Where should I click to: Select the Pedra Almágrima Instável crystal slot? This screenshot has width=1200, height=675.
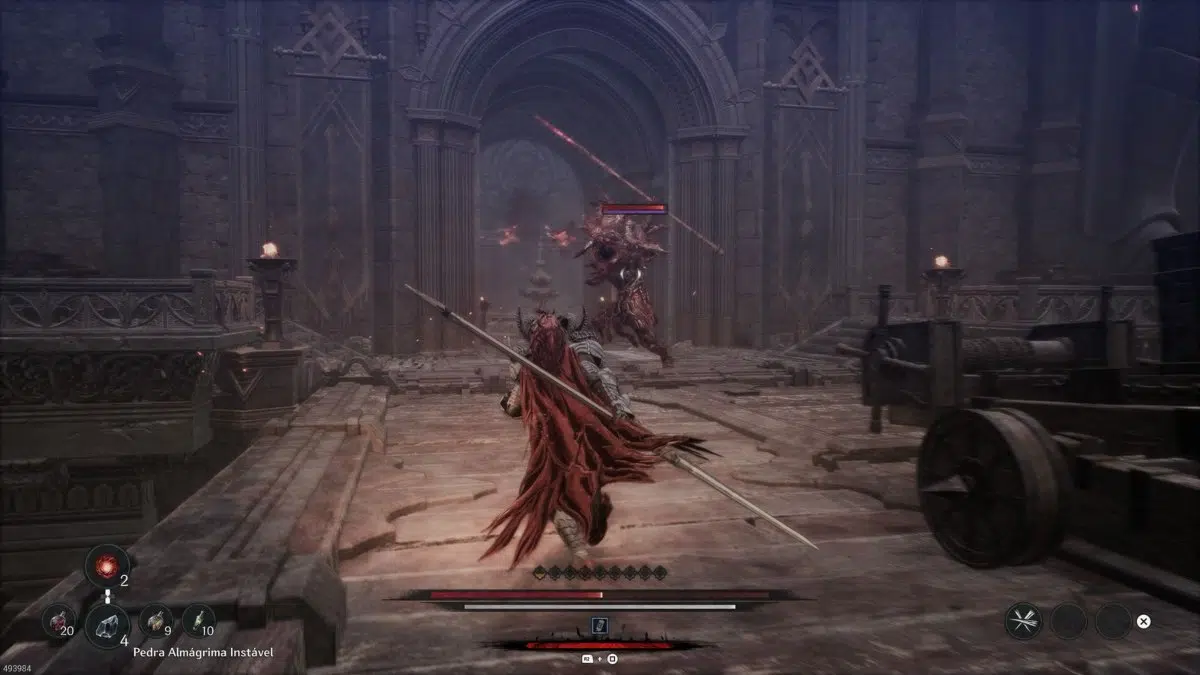click(106, 625)
